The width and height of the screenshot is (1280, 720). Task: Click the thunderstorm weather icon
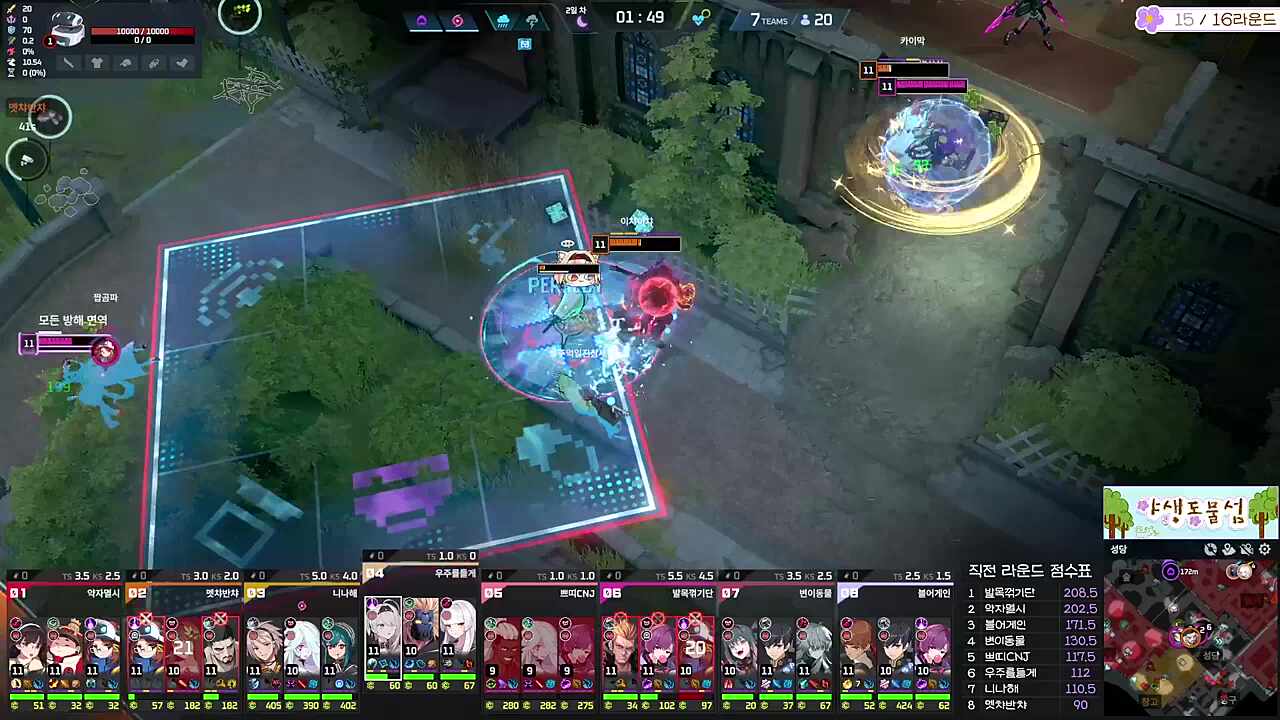(x=532, y=20)
